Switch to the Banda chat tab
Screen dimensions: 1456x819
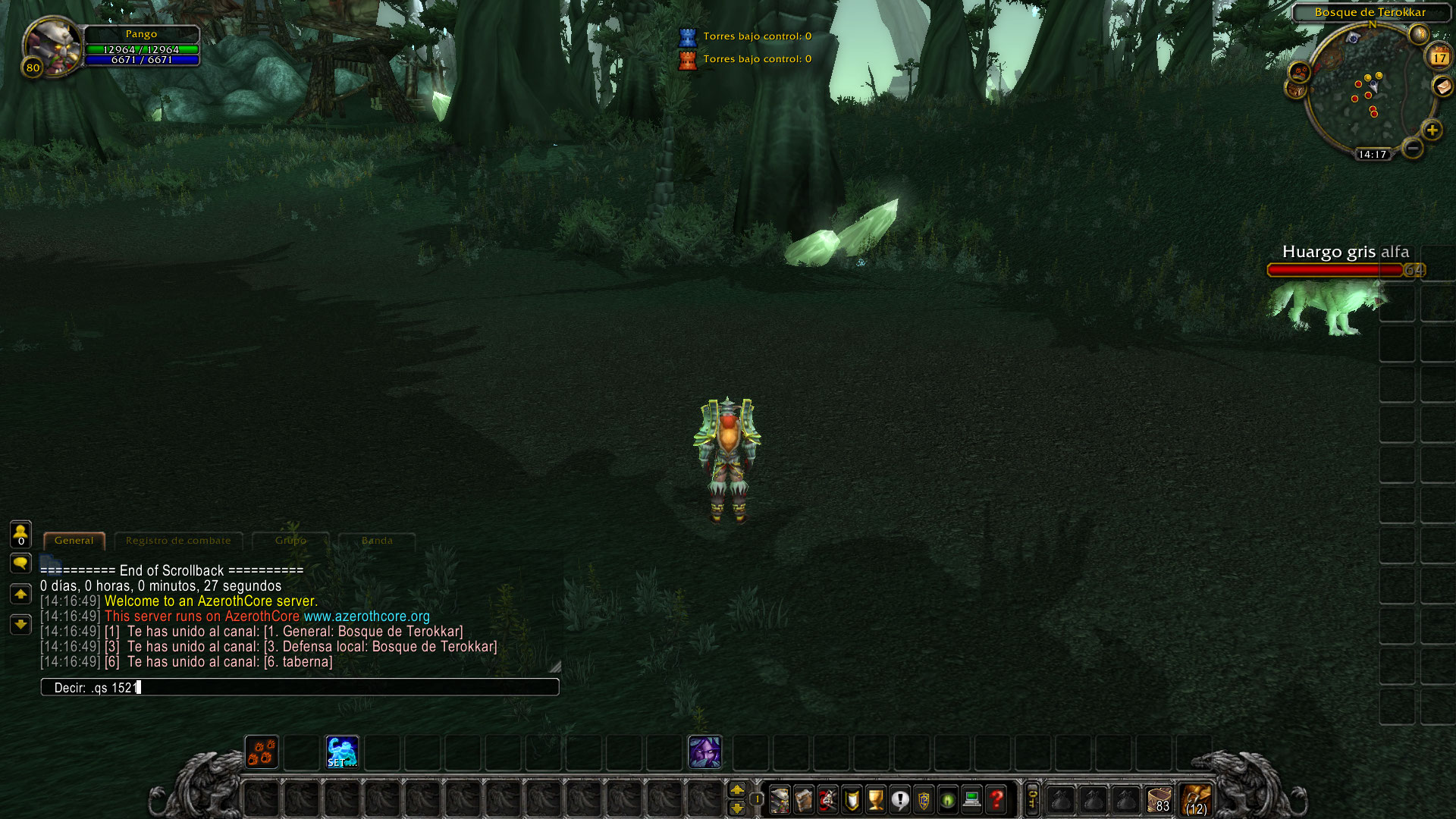(377, 541)
